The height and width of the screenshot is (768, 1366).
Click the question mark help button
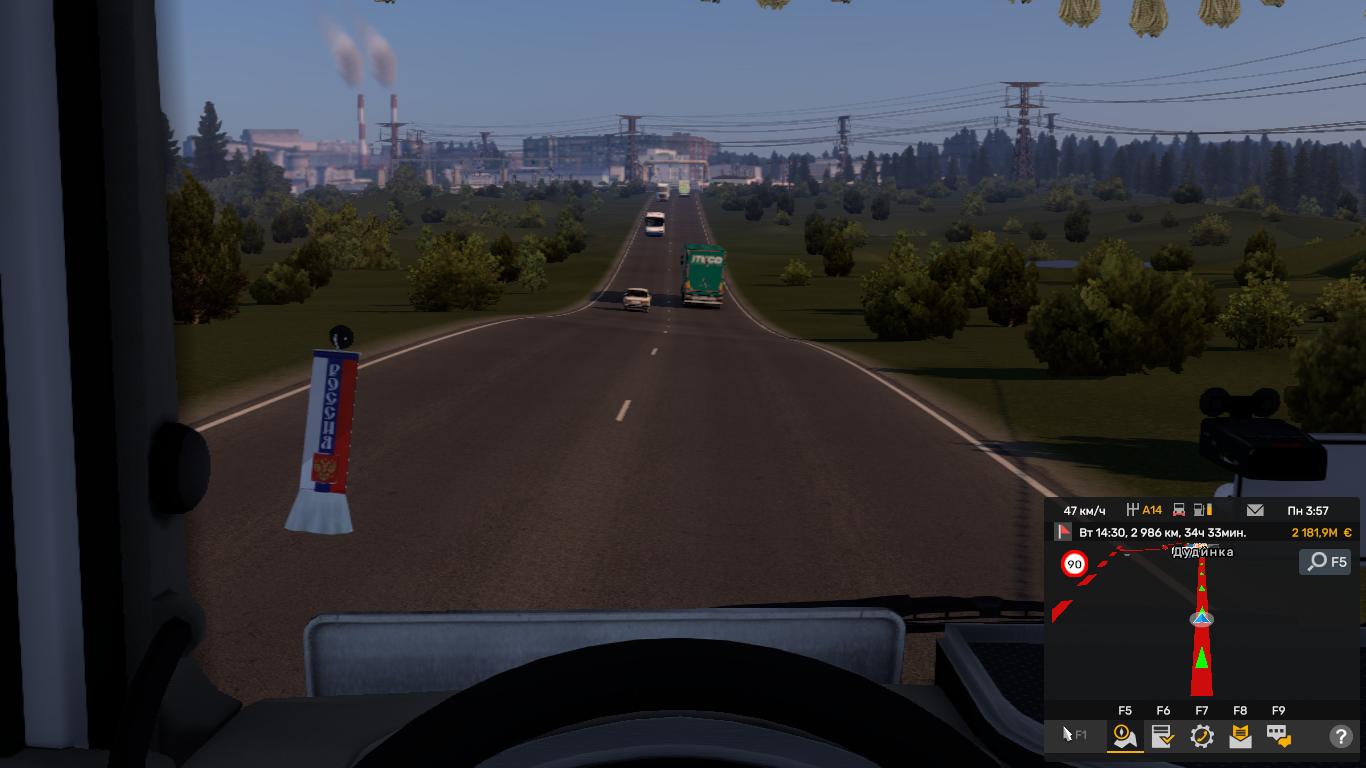(1340, 737)
